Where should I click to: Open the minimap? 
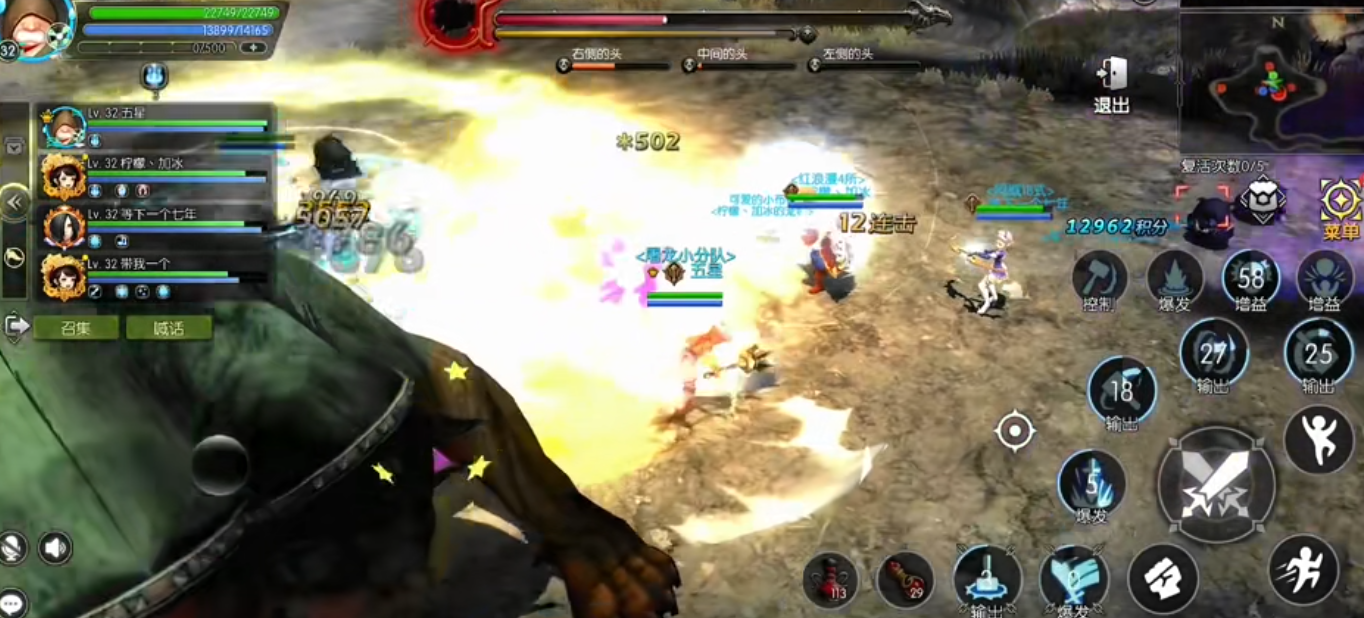coord(1270,82)
